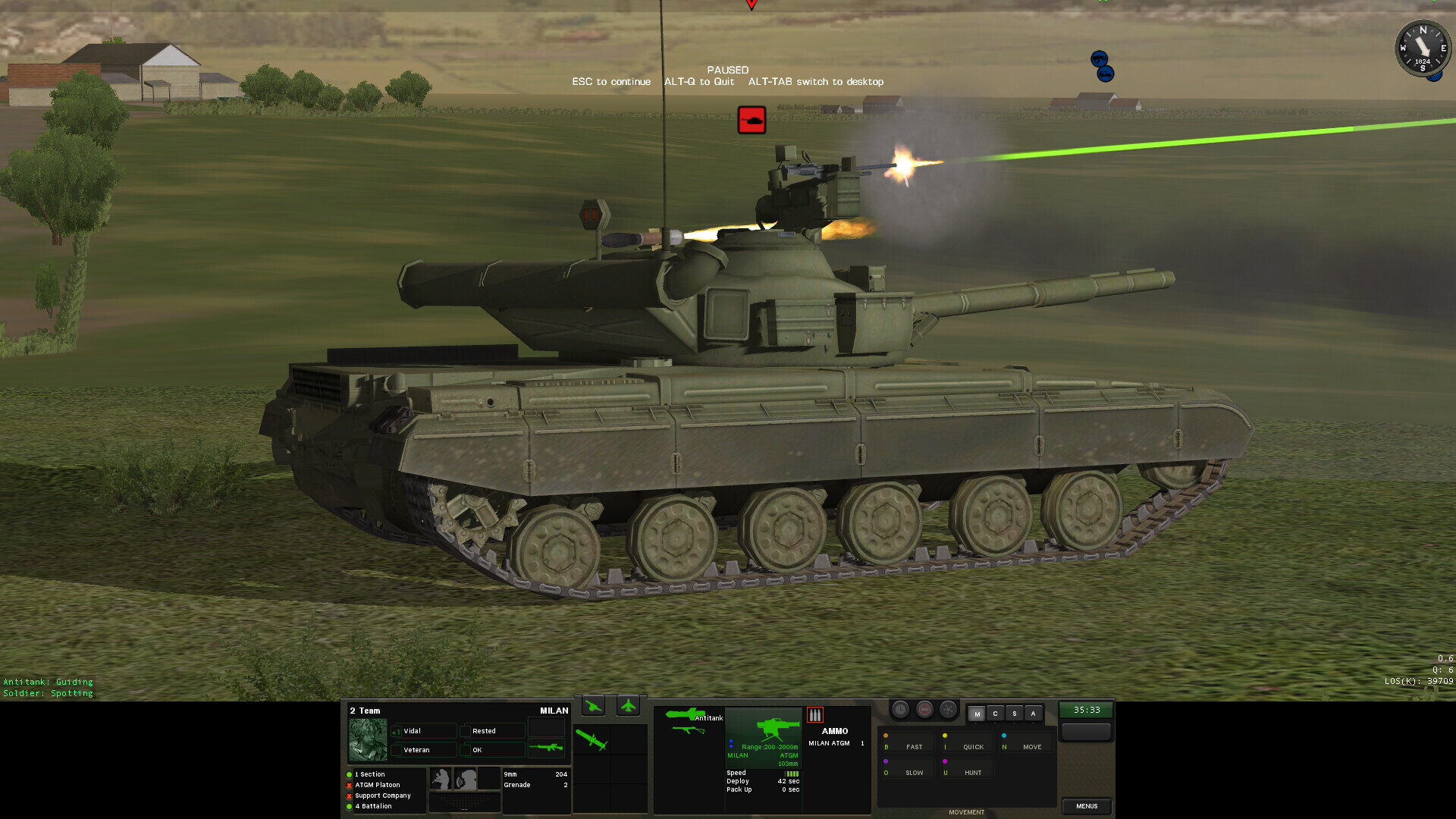The width and height of the screenshot is (1456, 819).
Task: Open the MENUS button
Action: tap(1086, 806)
